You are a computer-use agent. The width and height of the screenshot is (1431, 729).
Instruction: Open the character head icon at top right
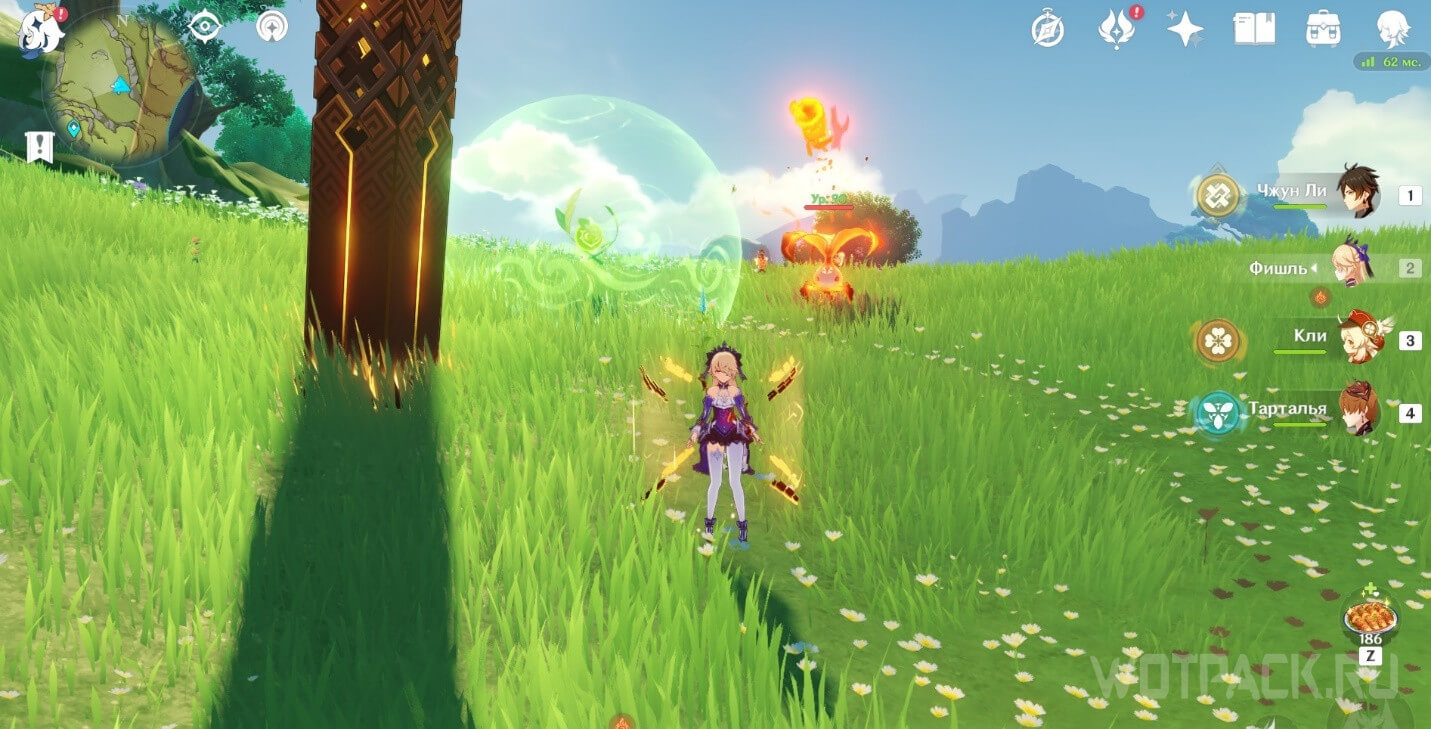[x=1392, y=29]
